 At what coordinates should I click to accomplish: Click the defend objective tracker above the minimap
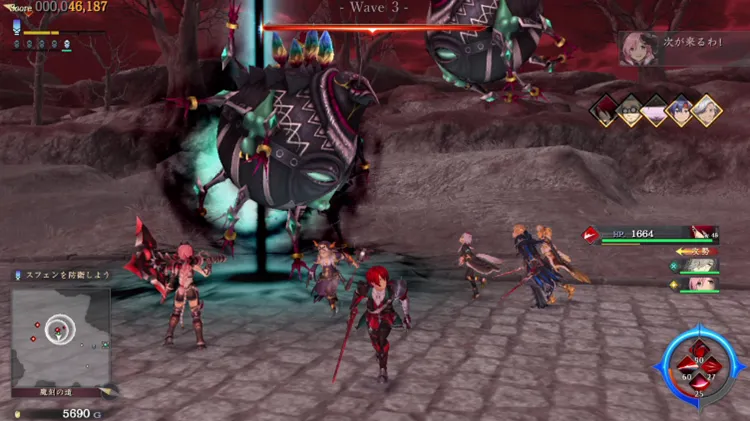click(58, 274)
